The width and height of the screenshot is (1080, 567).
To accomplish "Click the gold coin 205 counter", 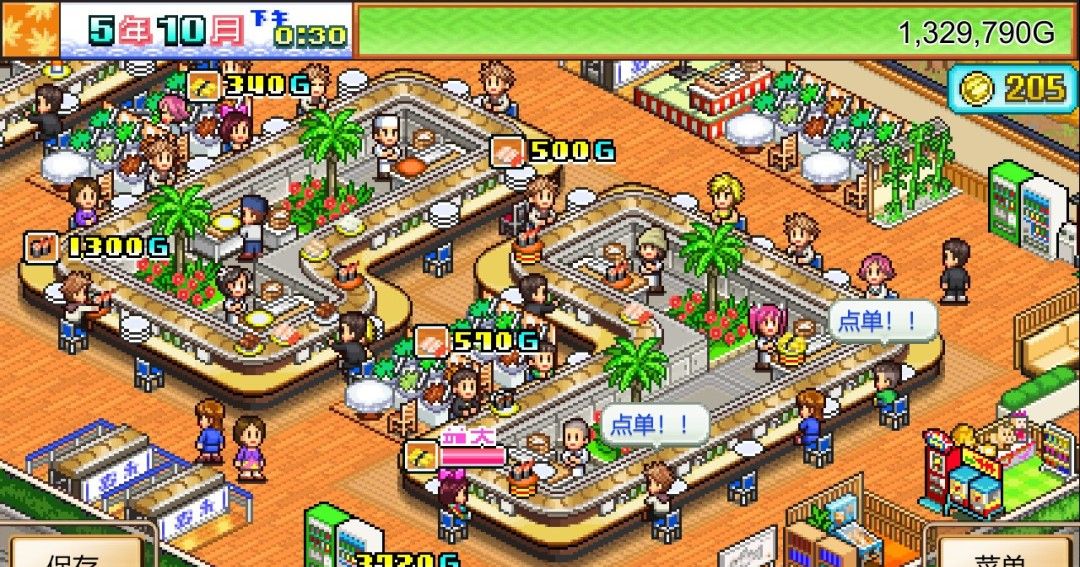I will click(x=1010, y=89).
